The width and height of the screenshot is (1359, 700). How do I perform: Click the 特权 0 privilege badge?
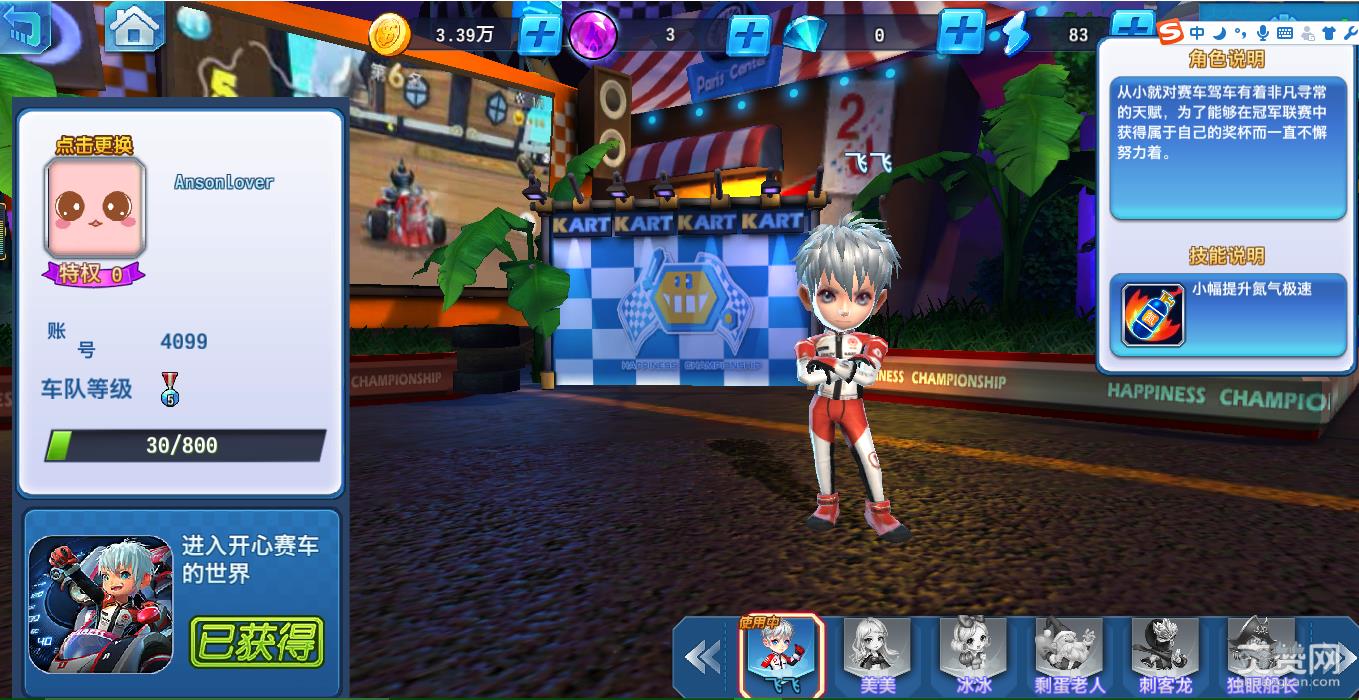click(x=93, y=273)
